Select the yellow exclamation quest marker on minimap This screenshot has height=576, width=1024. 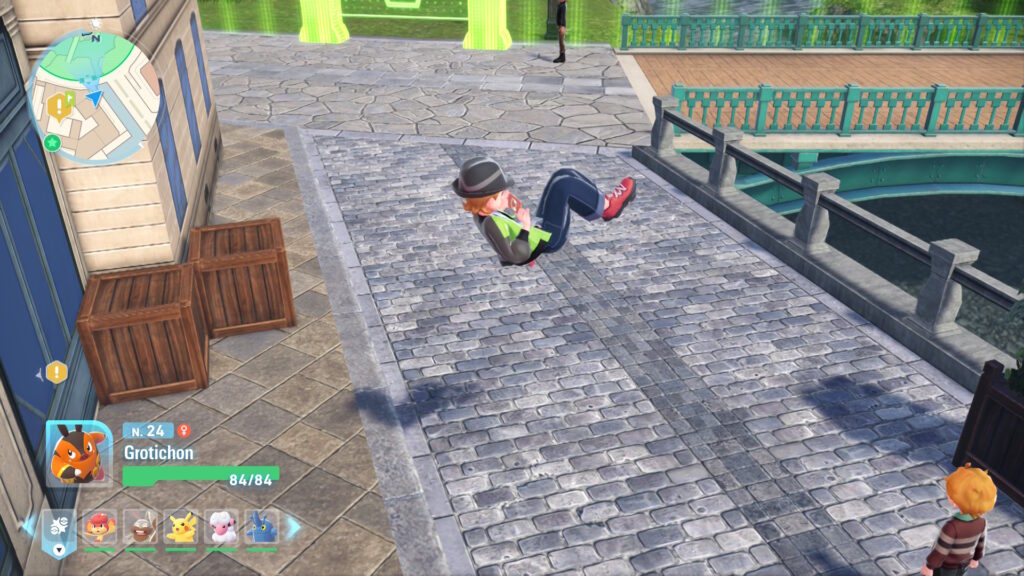pyautogui.click(x=60, y=105)
